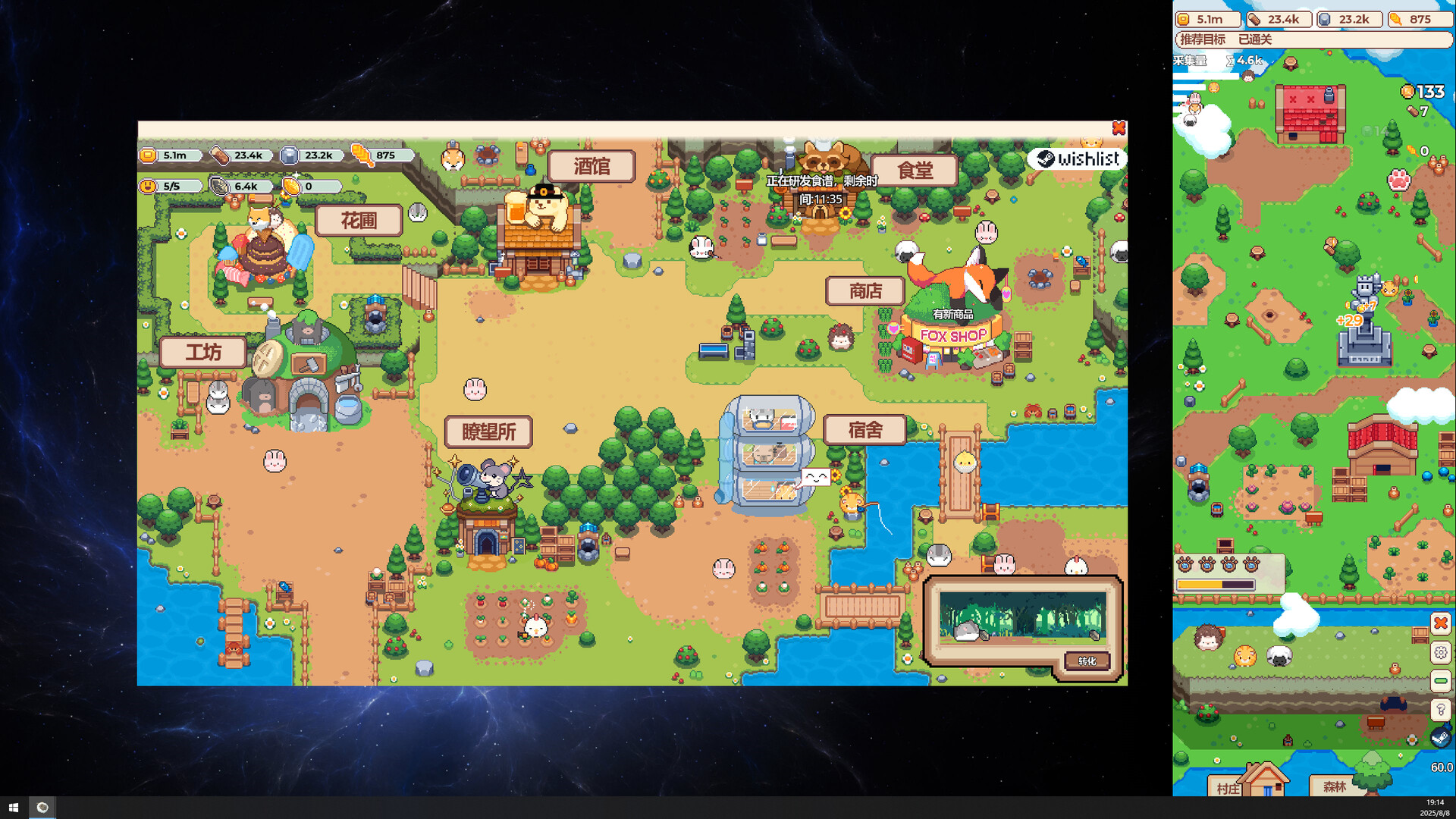Screen dimensions: 1456x819
Task: Switch to the 森林 forest tab
Action: 1334,787
